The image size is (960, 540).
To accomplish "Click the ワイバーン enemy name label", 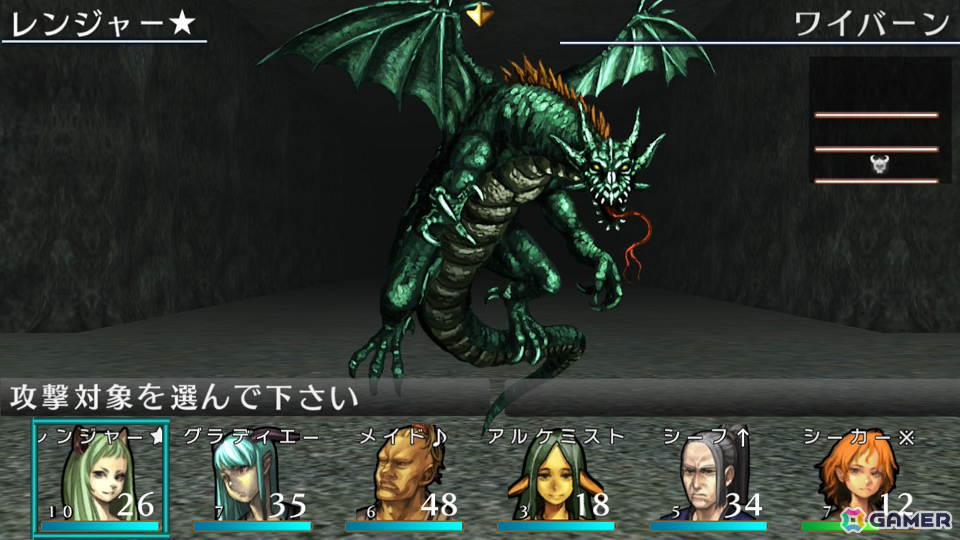I will 870,24.
